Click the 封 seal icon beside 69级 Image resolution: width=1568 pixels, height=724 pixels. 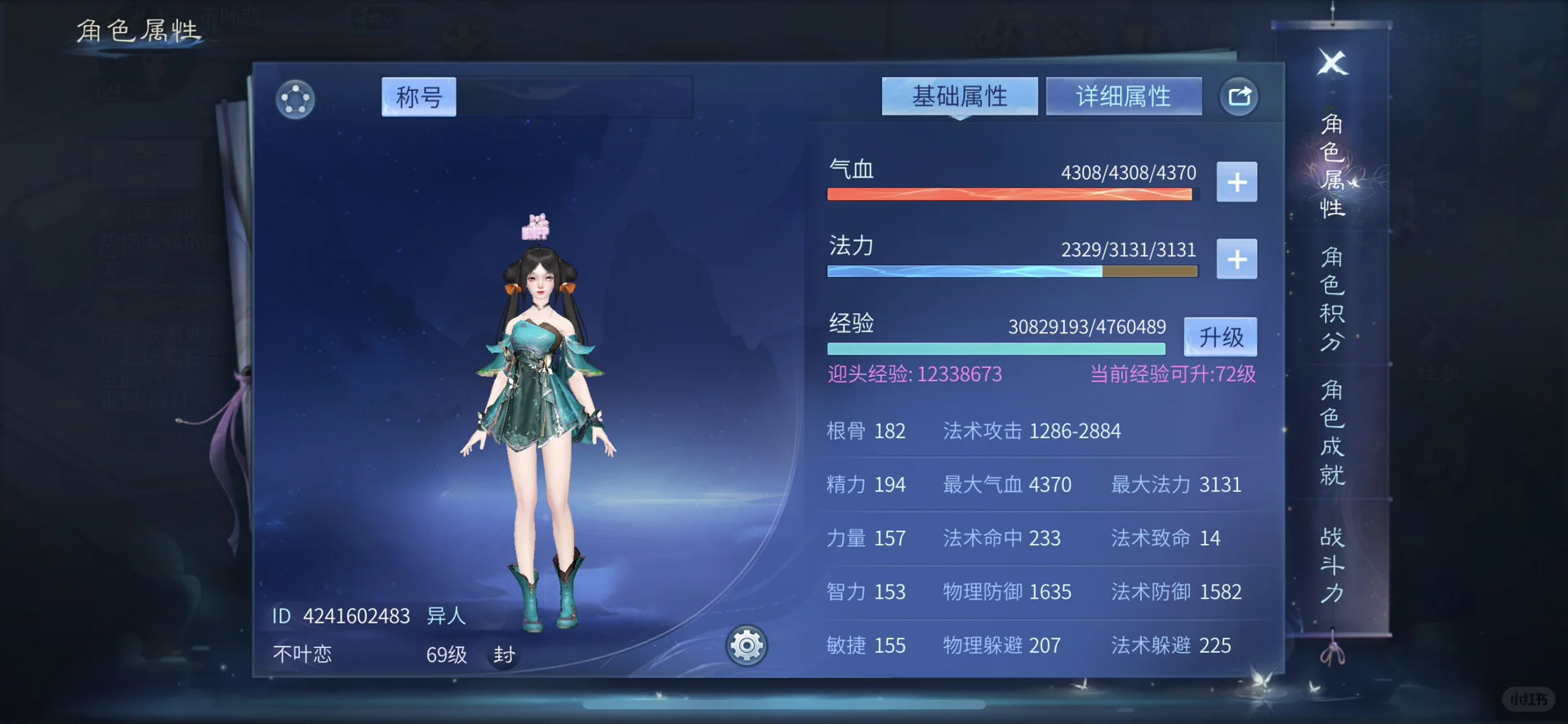(503, 655)
